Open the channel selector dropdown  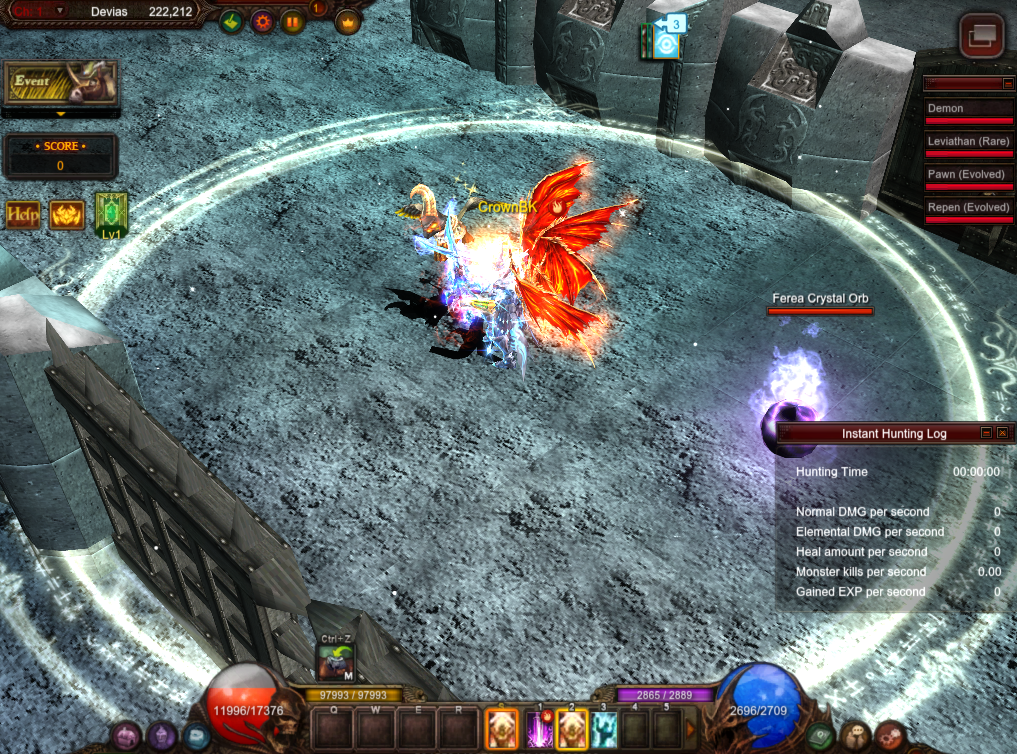[x=59, y=10]
